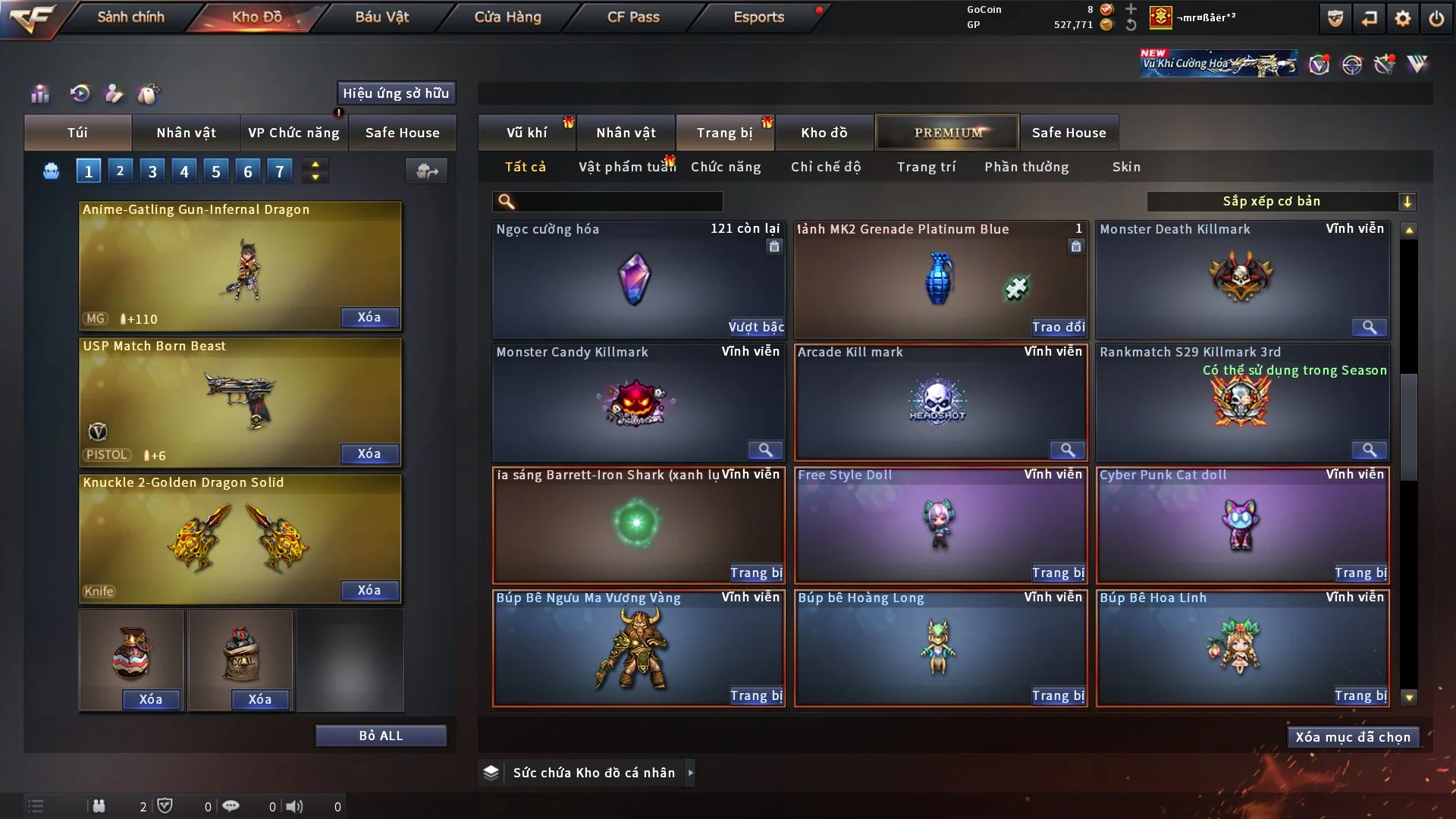1456x819 pixels.
Task: Click Xóa mục đã chọn button
Action: click(1353, 737)
